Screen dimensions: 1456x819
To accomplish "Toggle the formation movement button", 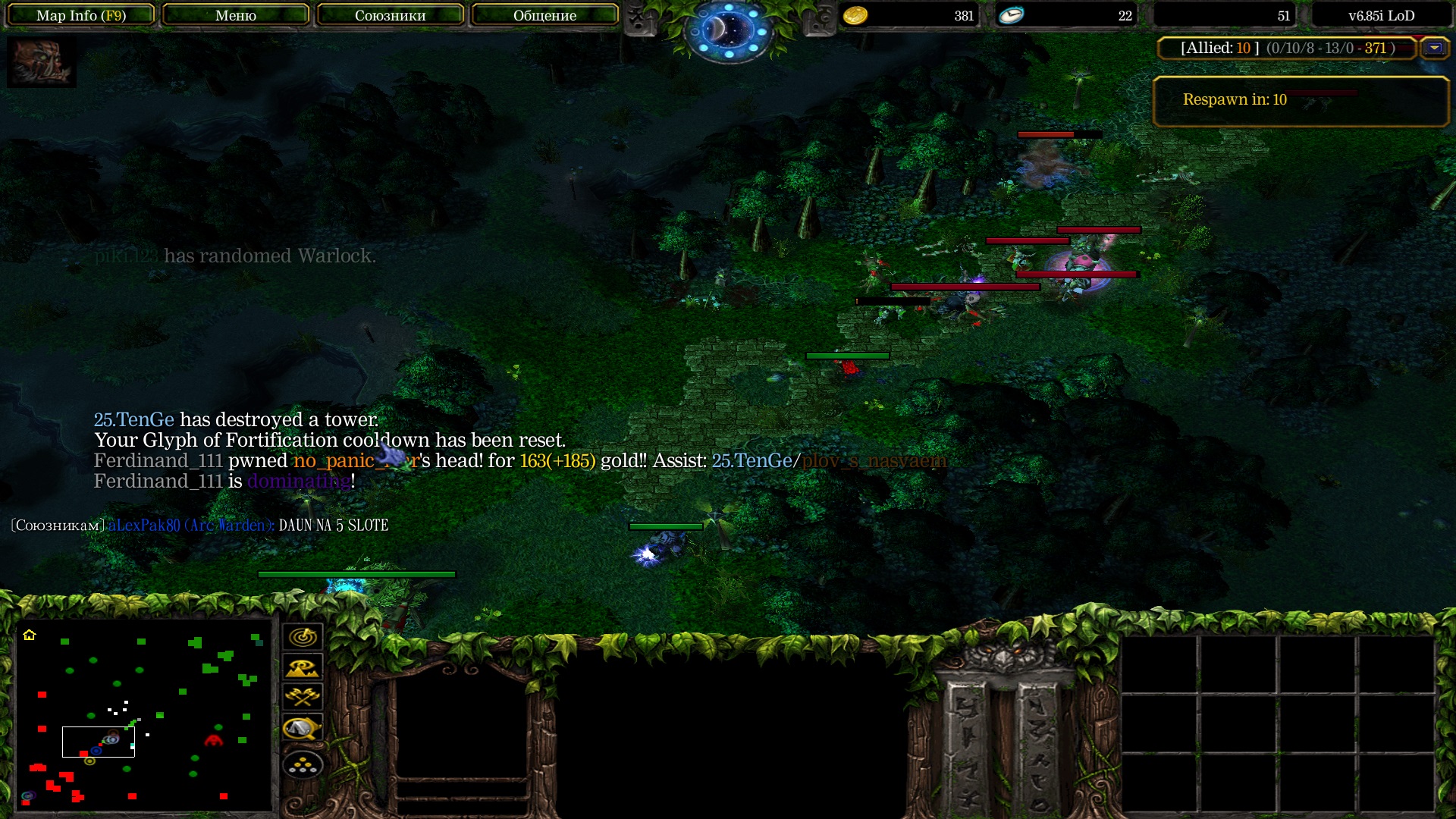I will (x=303, y=765).
